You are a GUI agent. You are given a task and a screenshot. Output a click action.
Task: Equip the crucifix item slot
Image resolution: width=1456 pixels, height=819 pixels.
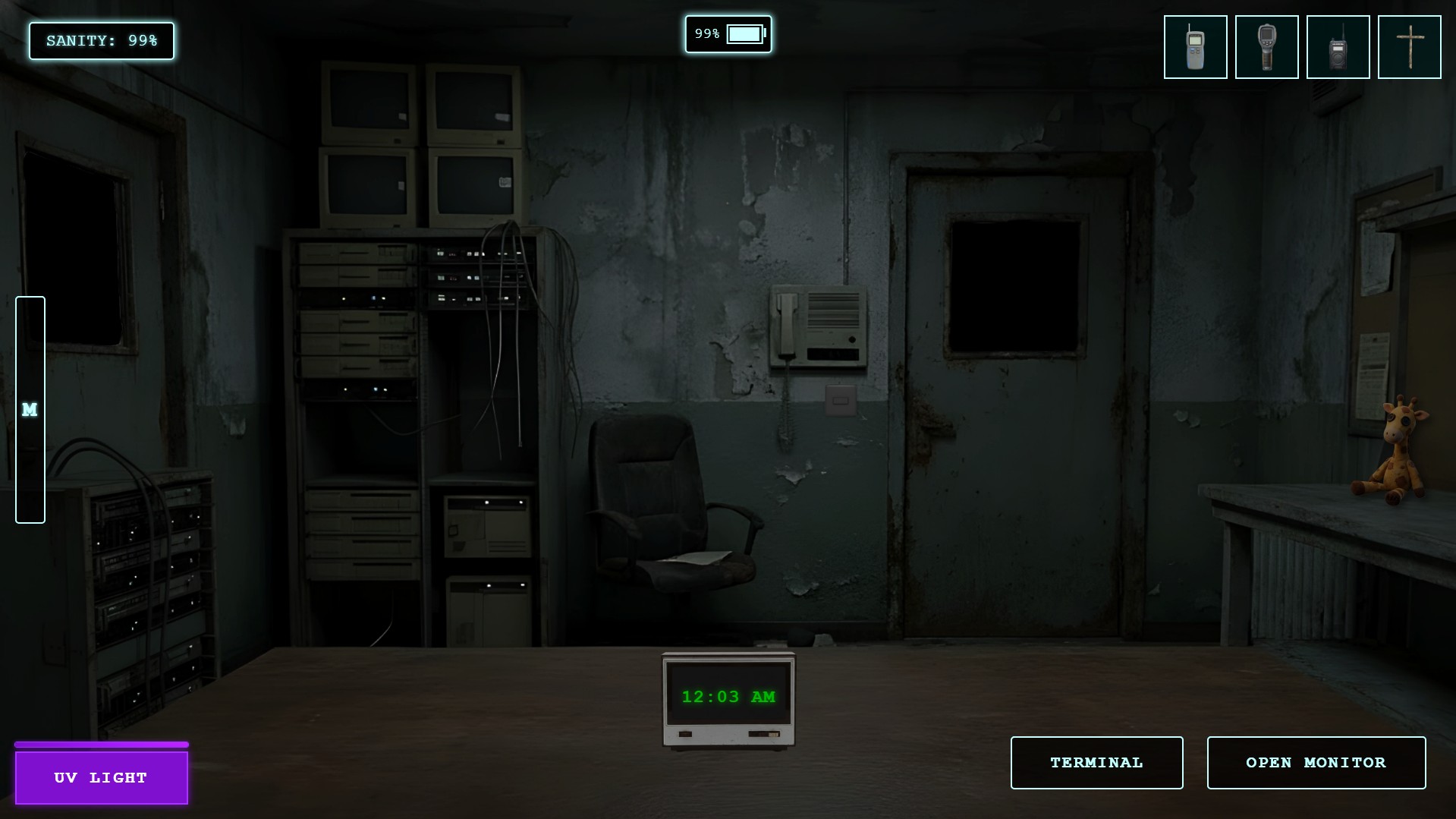tap(1409, 47)
